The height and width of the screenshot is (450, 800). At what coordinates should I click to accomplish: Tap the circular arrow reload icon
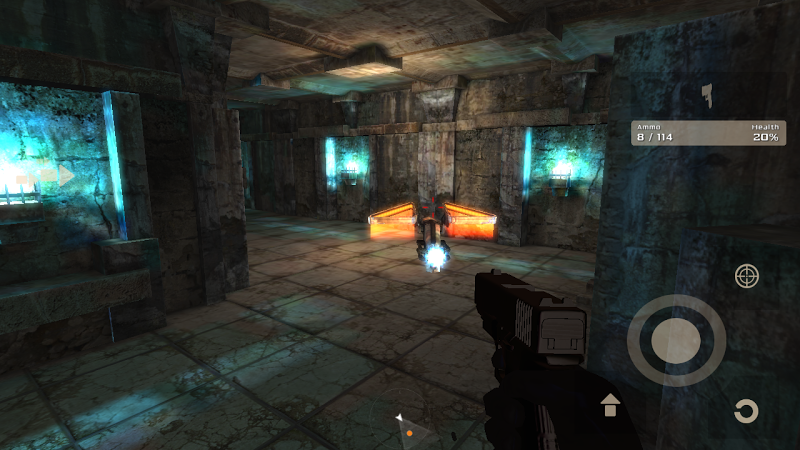tap(745, 411)
